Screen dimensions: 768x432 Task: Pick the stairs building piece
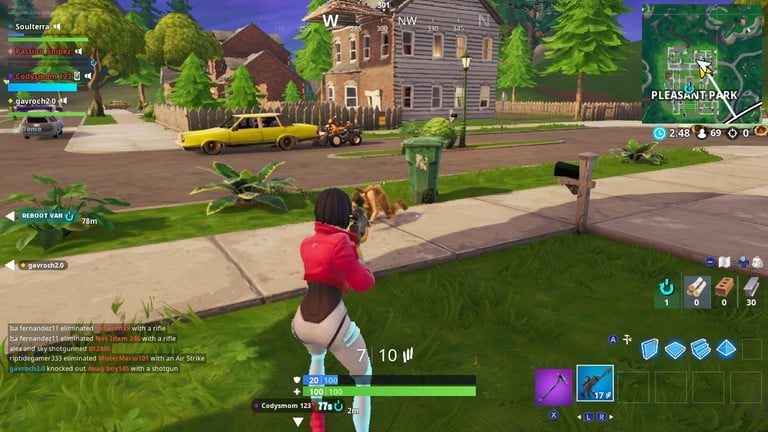pos(700,349)
